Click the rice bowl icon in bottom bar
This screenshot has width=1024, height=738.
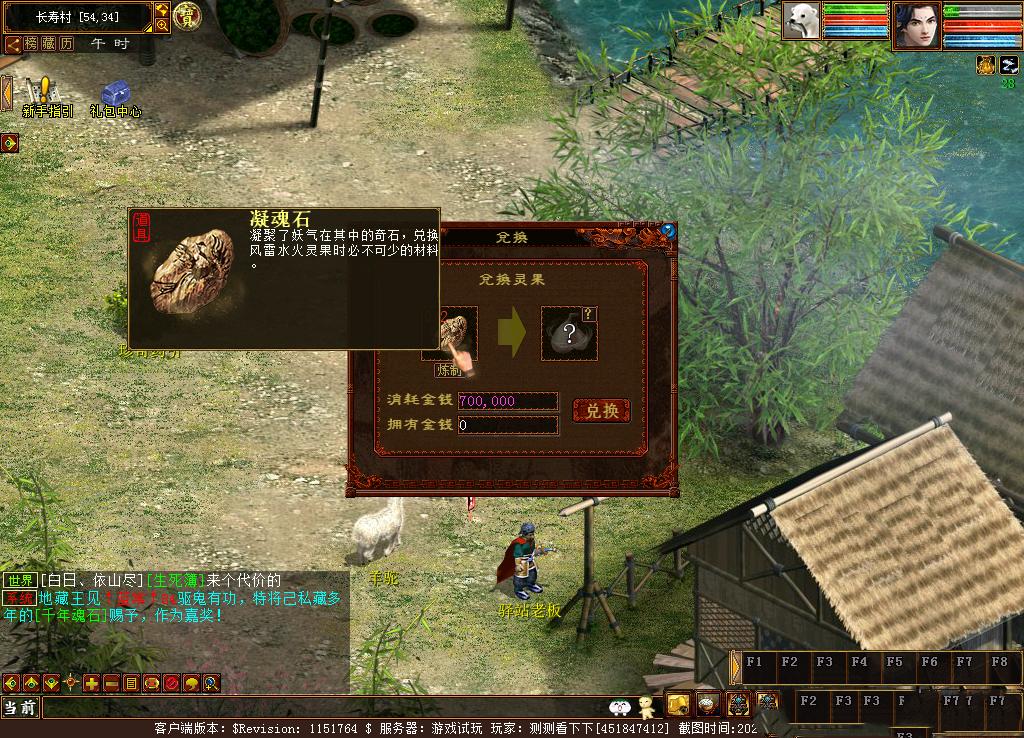click(708, 703)
